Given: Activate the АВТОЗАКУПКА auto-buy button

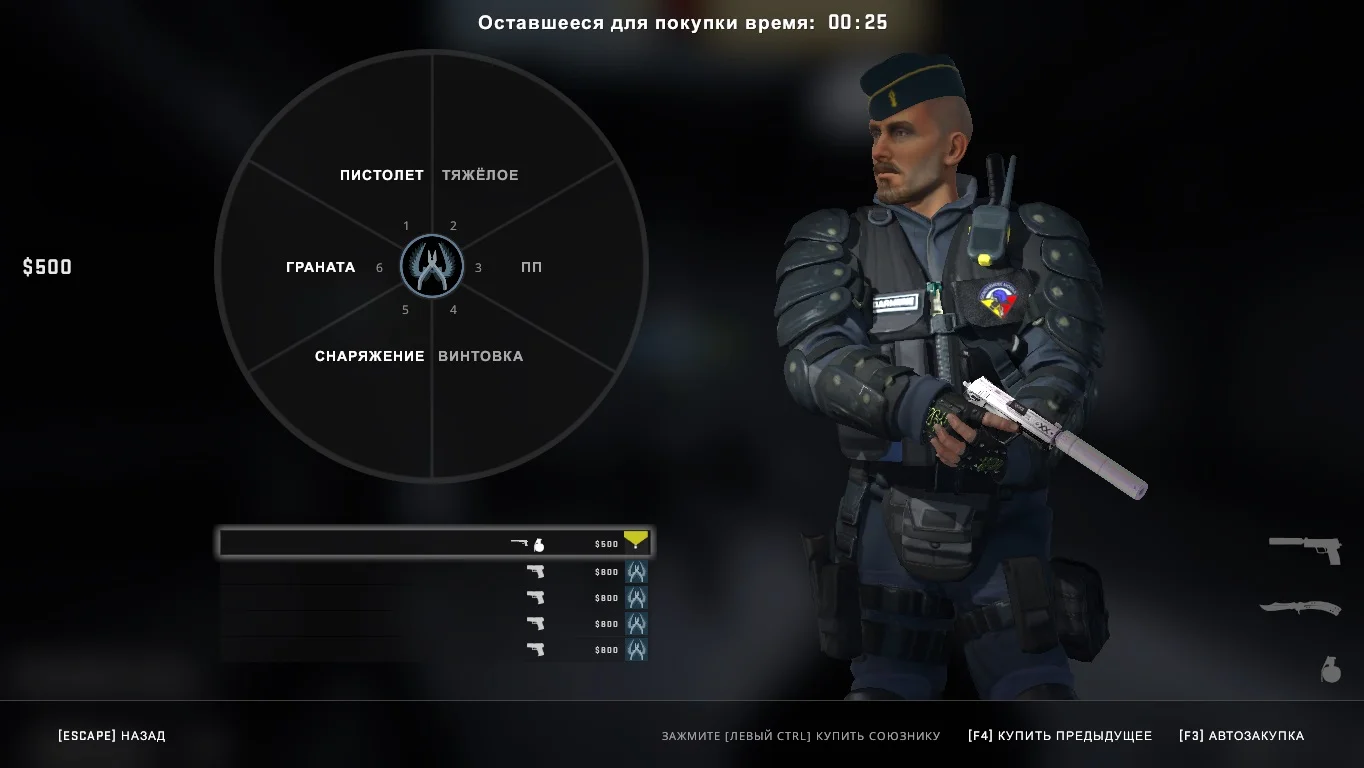Looking at the screenshot, I should (x=1241, y=736).
